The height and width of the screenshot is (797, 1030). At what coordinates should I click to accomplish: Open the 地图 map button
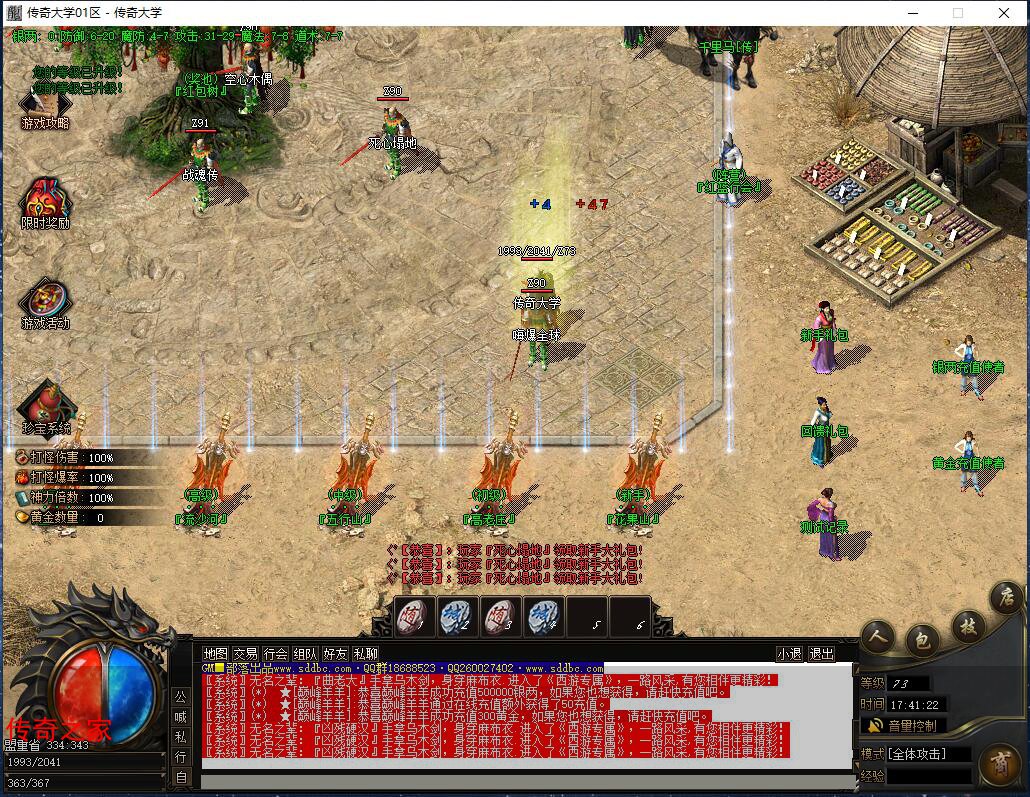point(215,653)
